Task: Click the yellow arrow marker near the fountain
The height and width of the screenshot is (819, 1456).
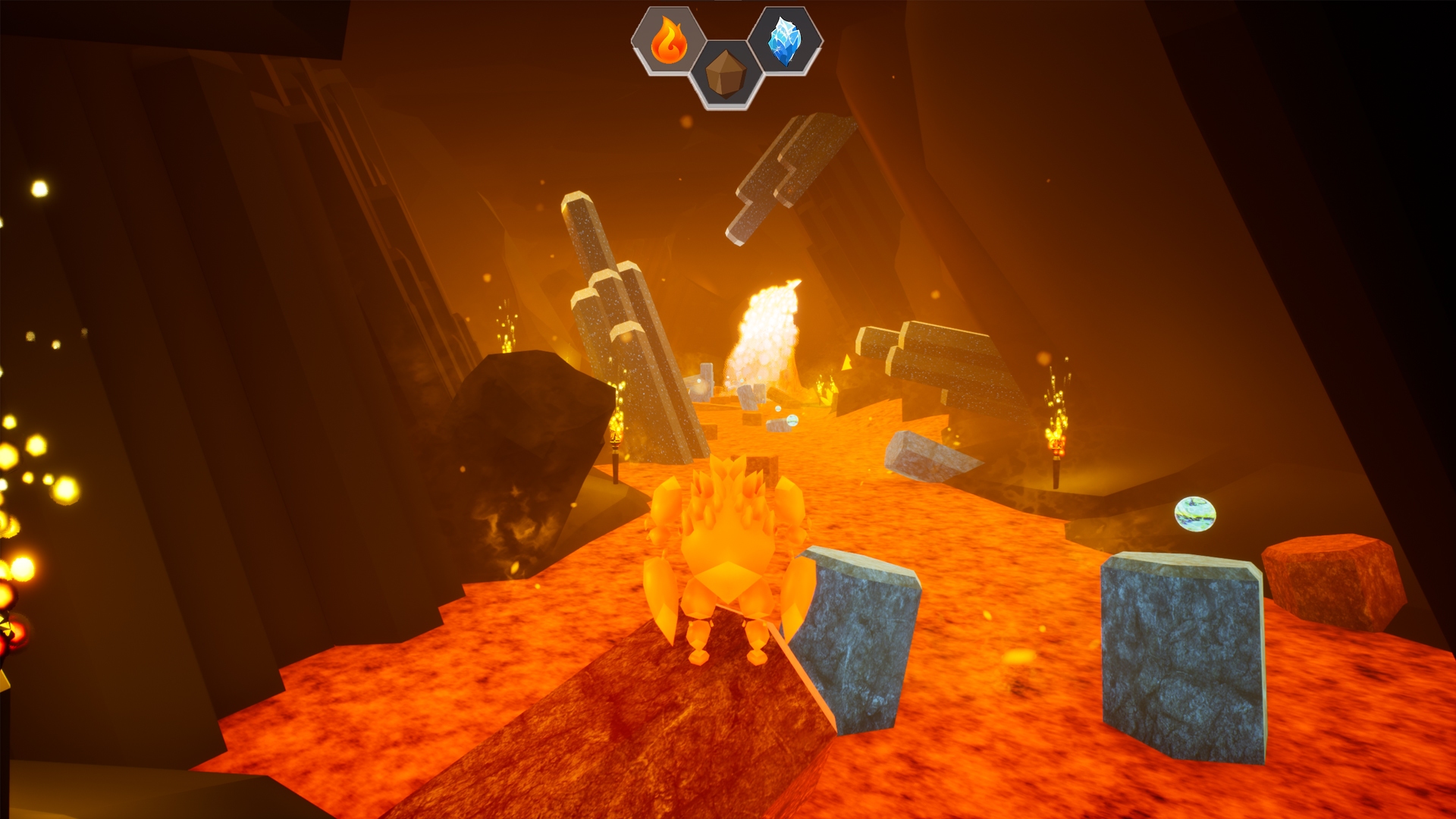Action: 846,362
